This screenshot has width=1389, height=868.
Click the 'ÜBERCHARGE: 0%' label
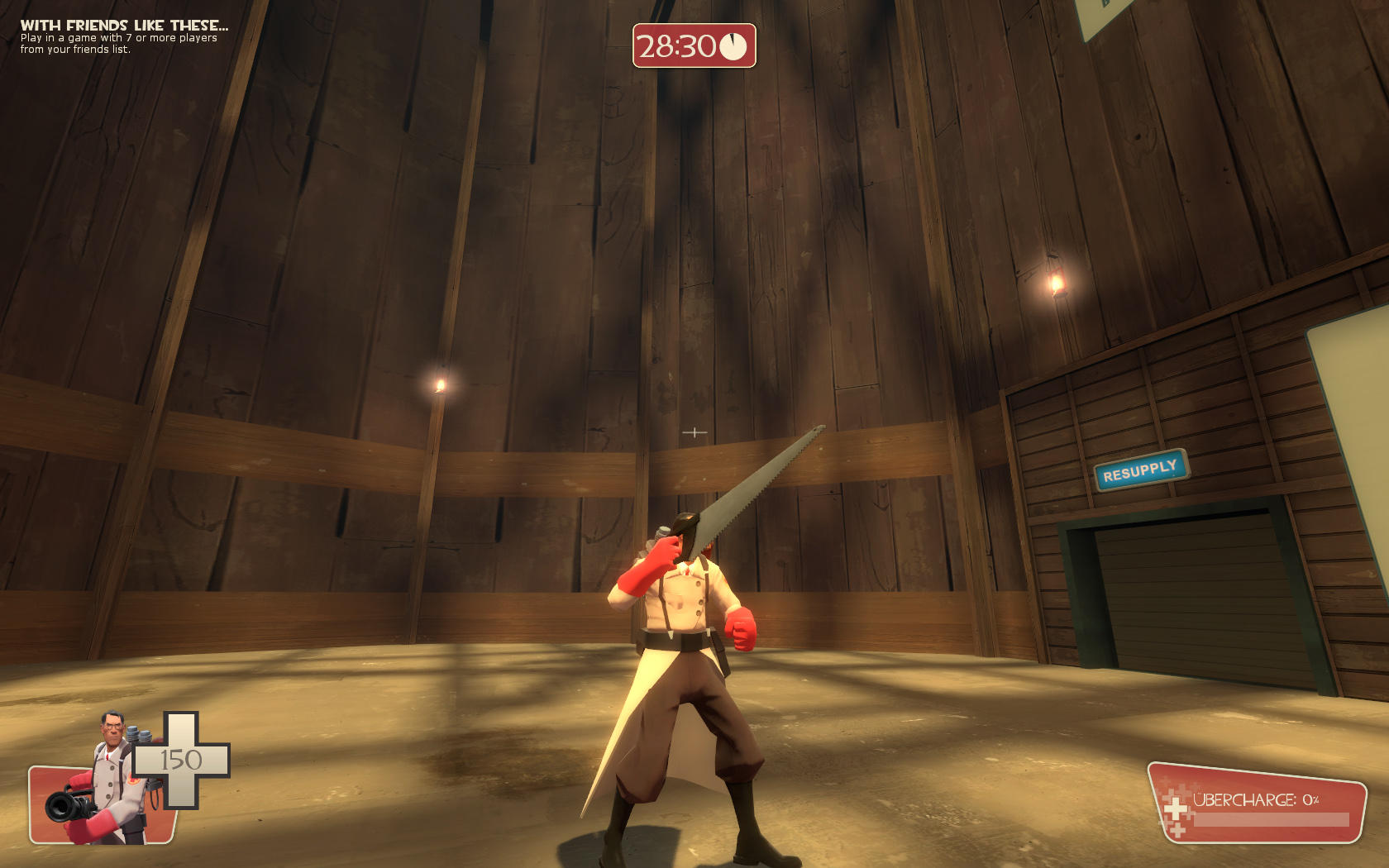point(1257,799)
